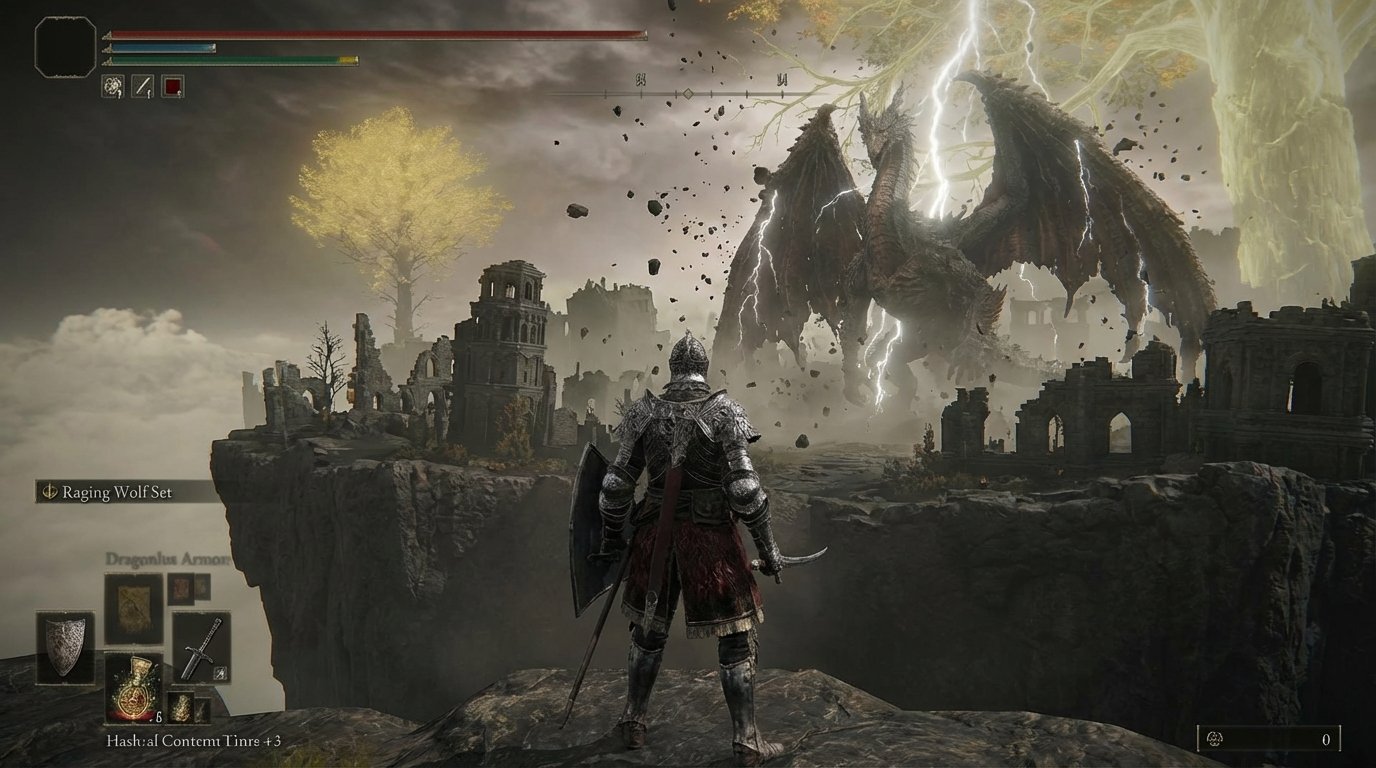Click the right-hand armament sword icon

coord(142,86)
